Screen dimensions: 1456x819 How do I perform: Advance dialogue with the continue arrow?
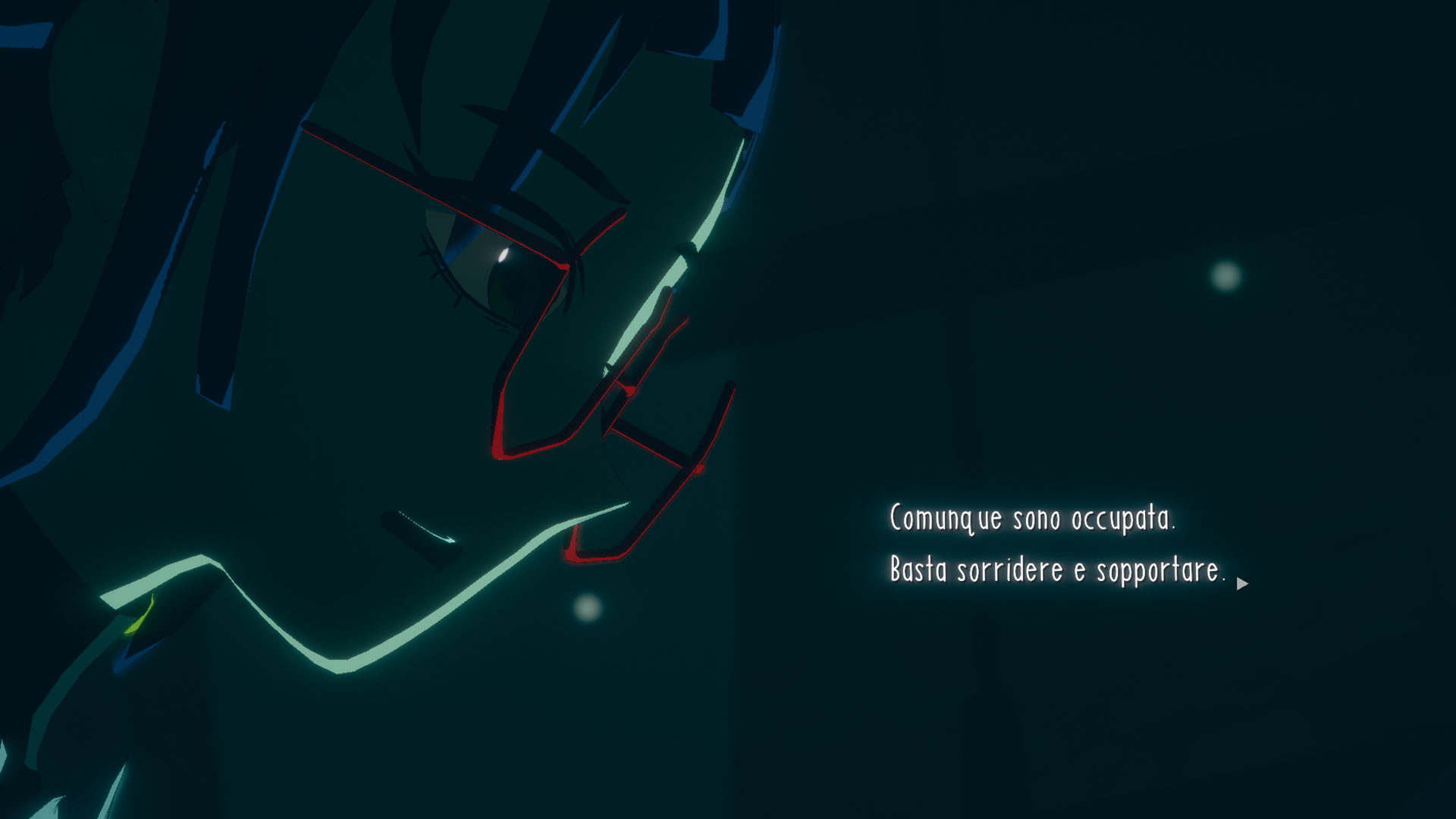(x=1241, y=584)
